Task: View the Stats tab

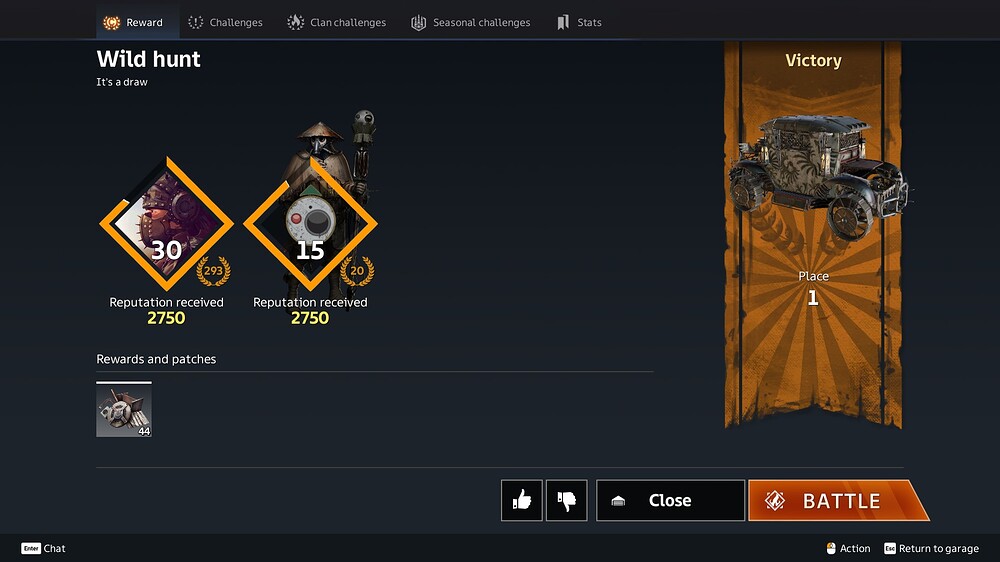Action: click(580, 22)
